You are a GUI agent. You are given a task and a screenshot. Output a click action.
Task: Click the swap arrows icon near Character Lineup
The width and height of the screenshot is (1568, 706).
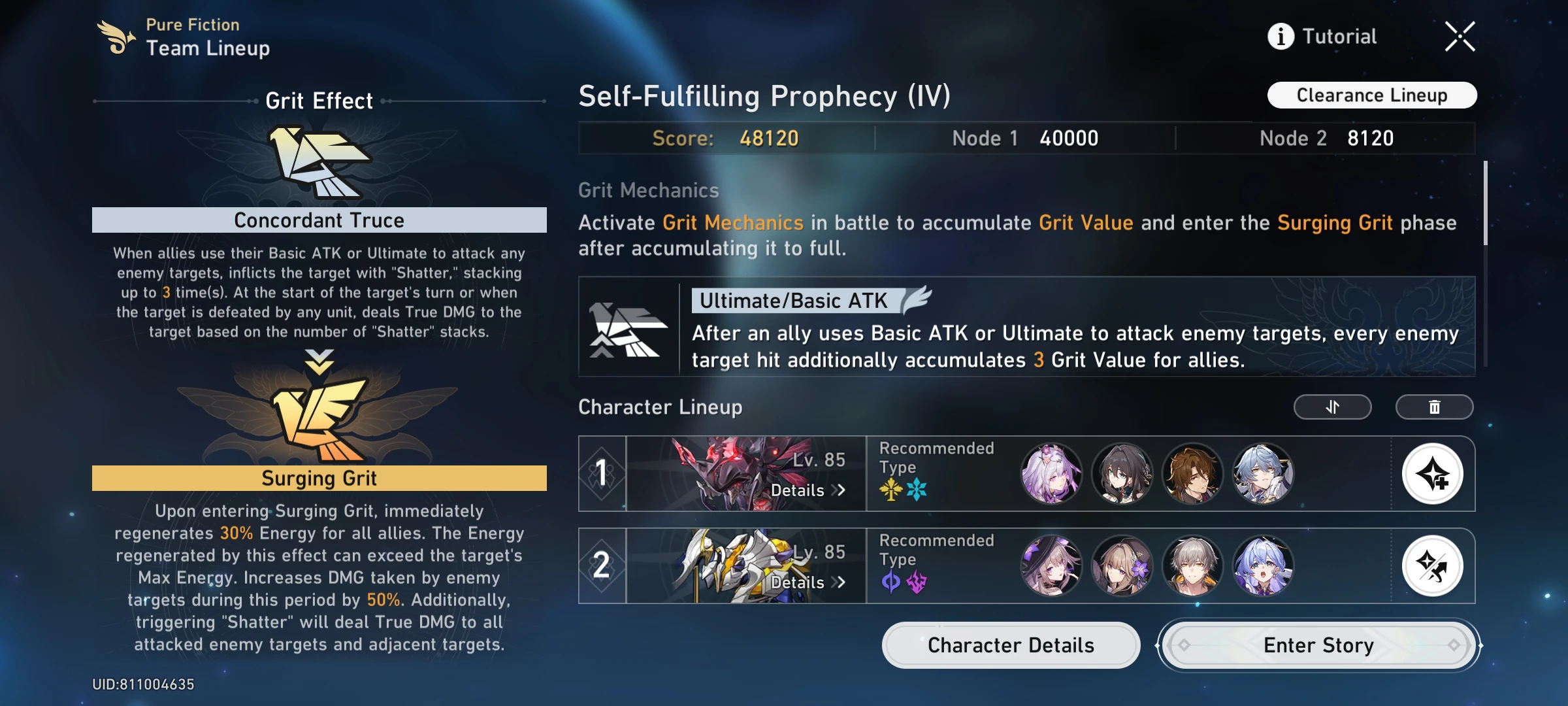(x=1332, y=407)
